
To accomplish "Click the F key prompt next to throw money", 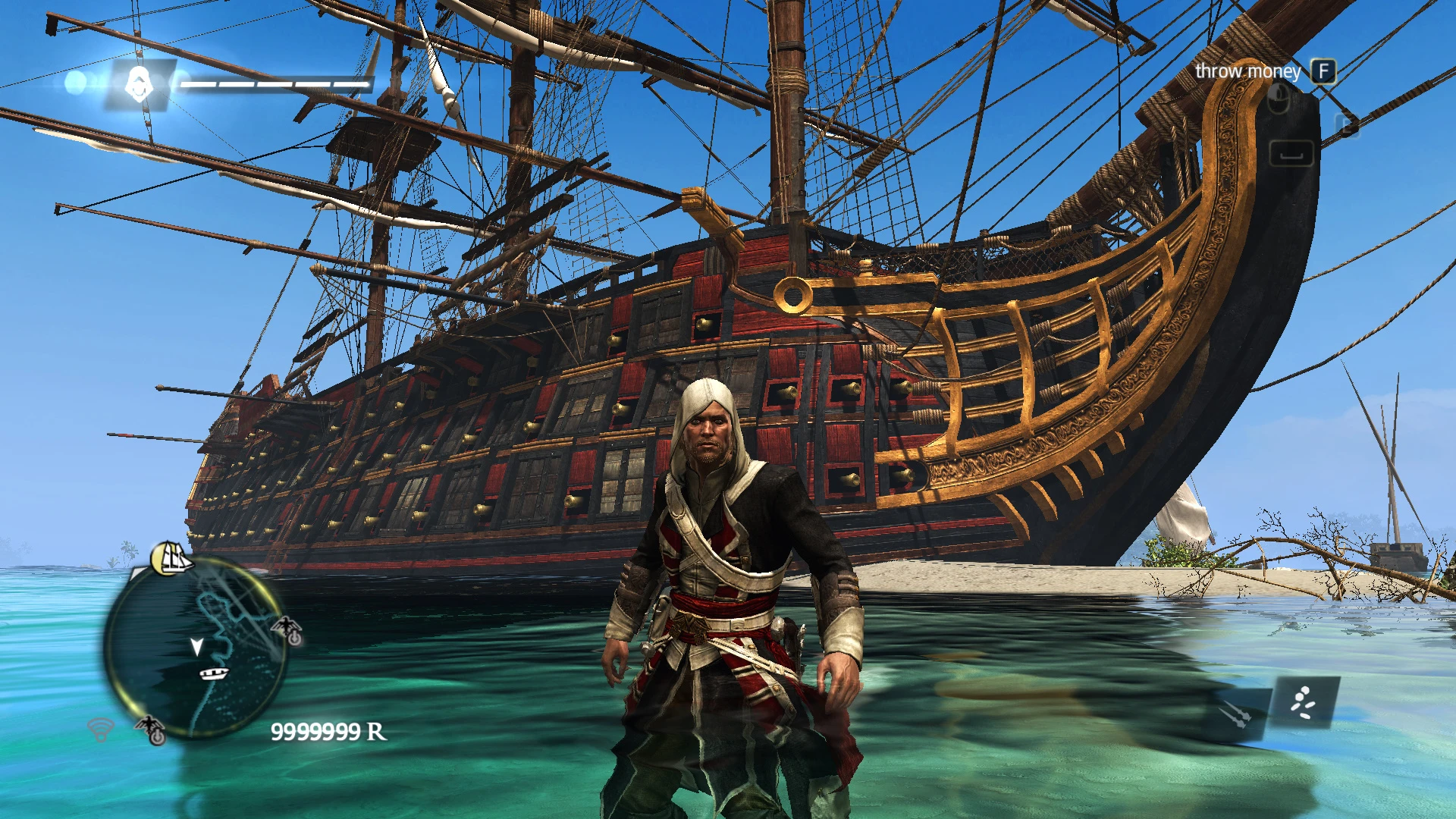I will pos(1324,71).
